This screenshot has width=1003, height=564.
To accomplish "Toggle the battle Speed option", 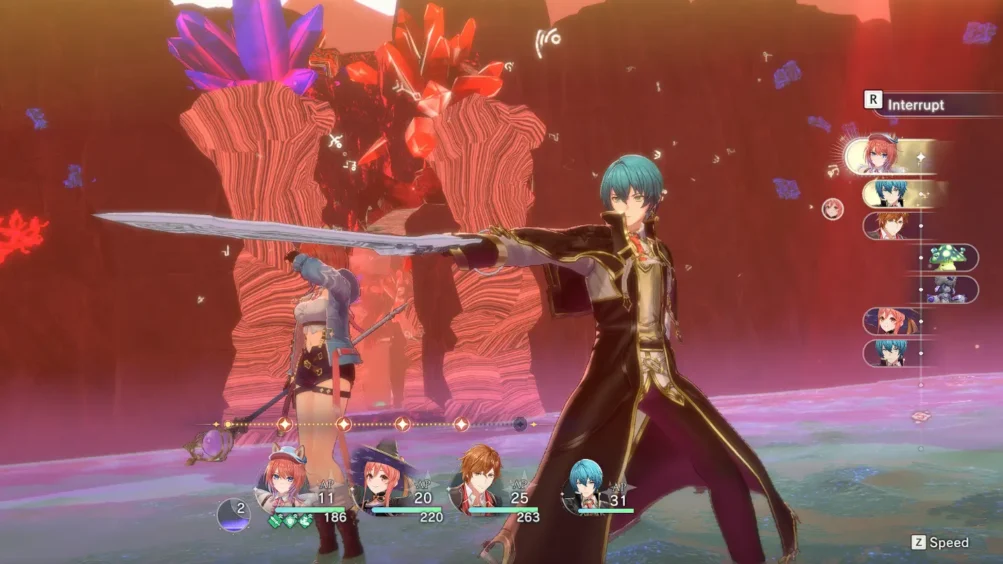I will (x=940, y=542).
